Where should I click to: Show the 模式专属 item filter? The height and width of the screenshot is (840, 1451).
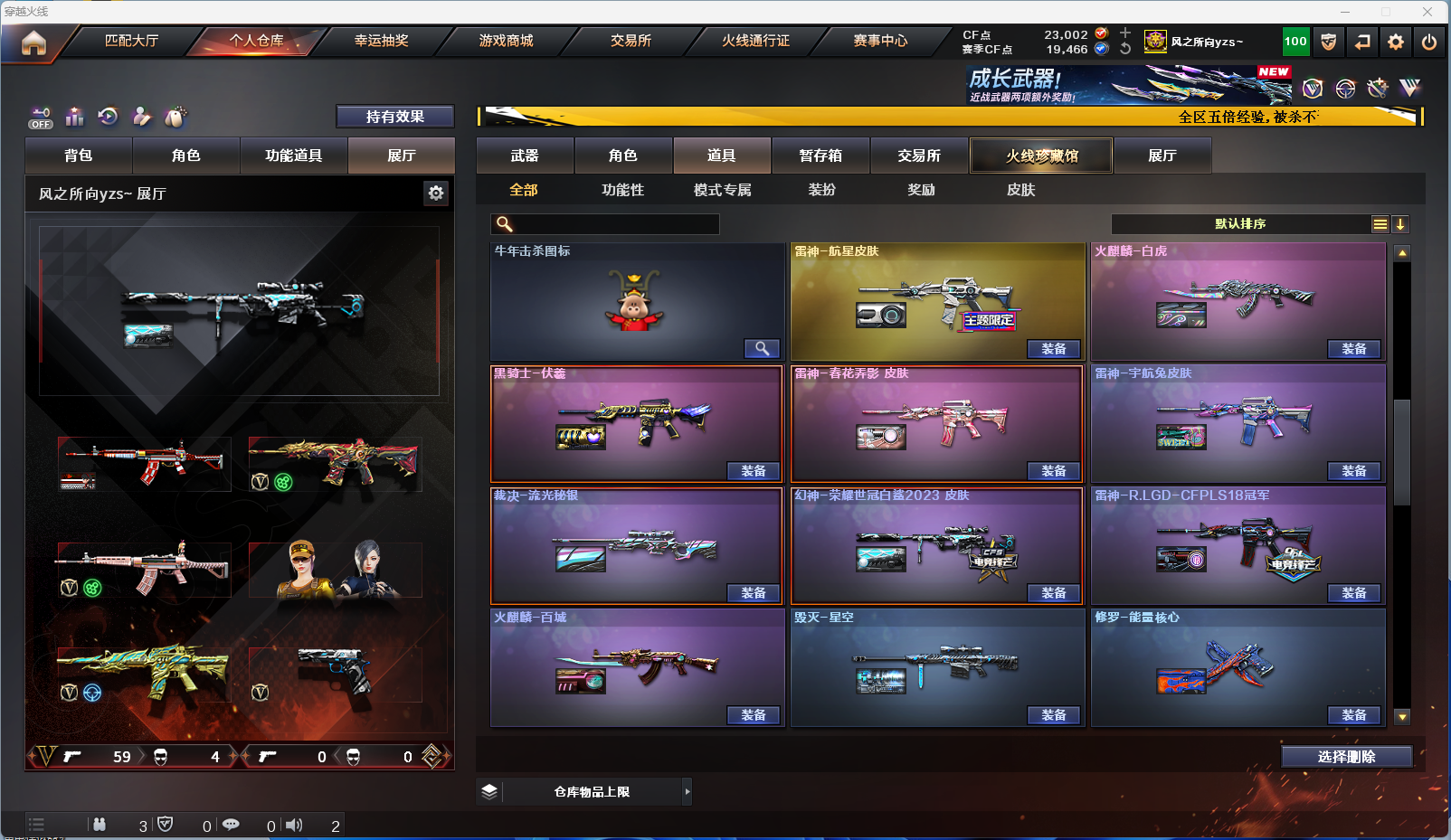click(x=722, y=190)
